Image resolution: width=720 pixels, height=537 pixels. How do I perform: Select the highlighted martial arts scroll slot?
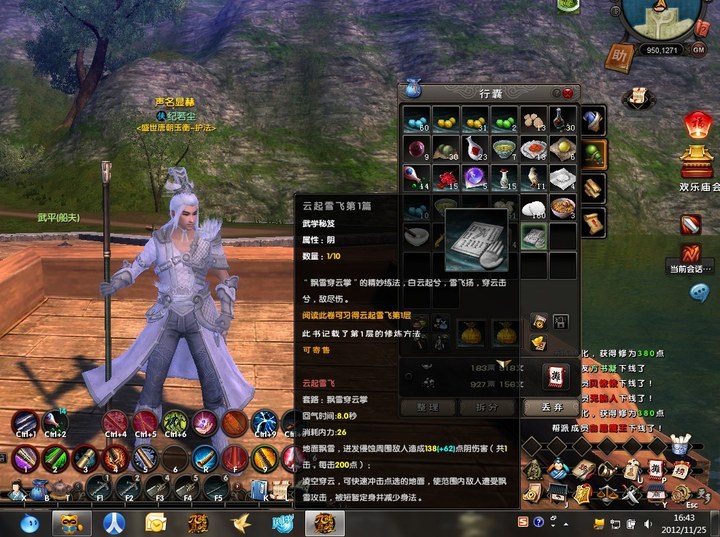tap(534, 238)
